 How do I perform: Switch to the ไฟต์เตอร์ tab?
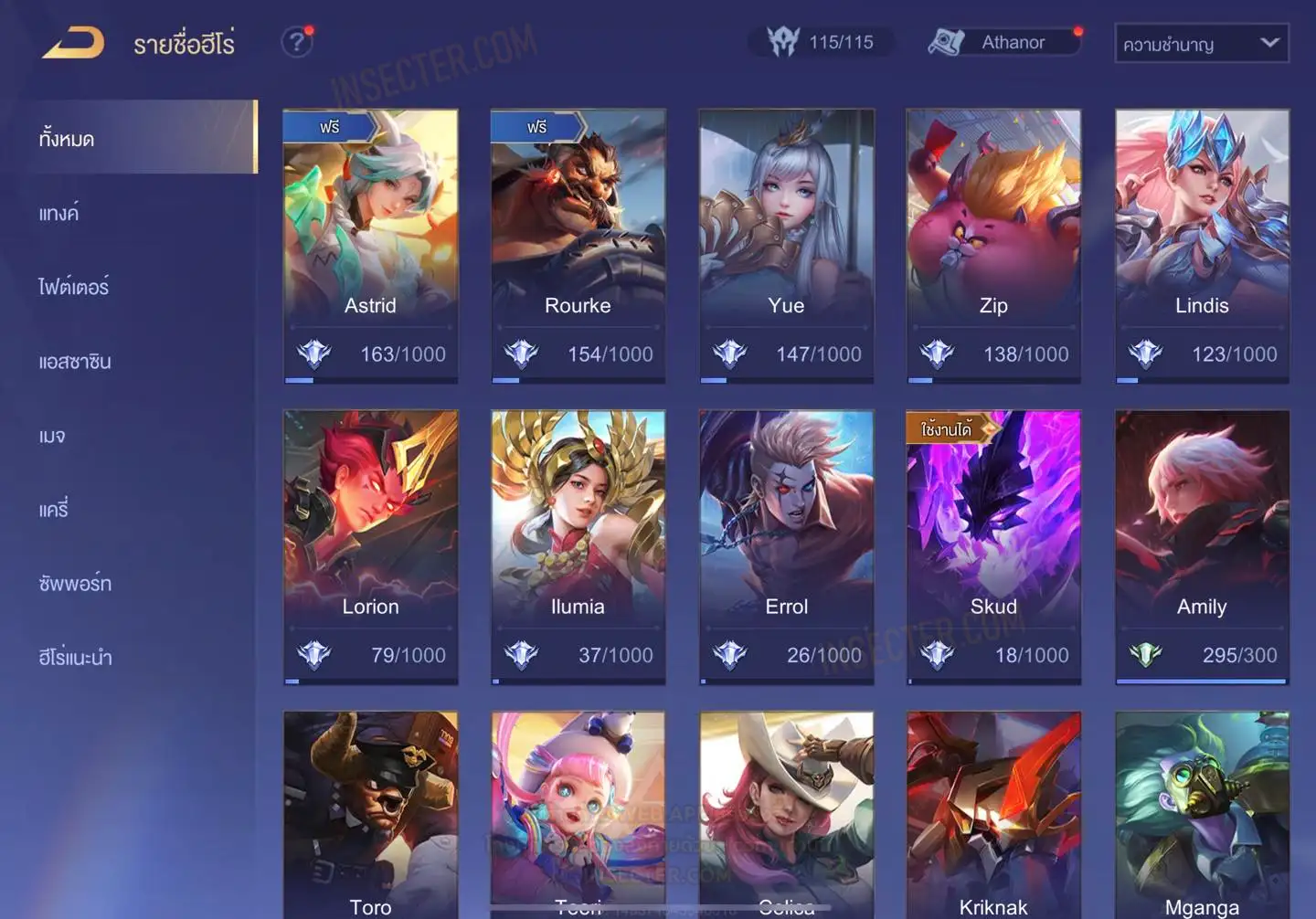(x=73, y=288)
